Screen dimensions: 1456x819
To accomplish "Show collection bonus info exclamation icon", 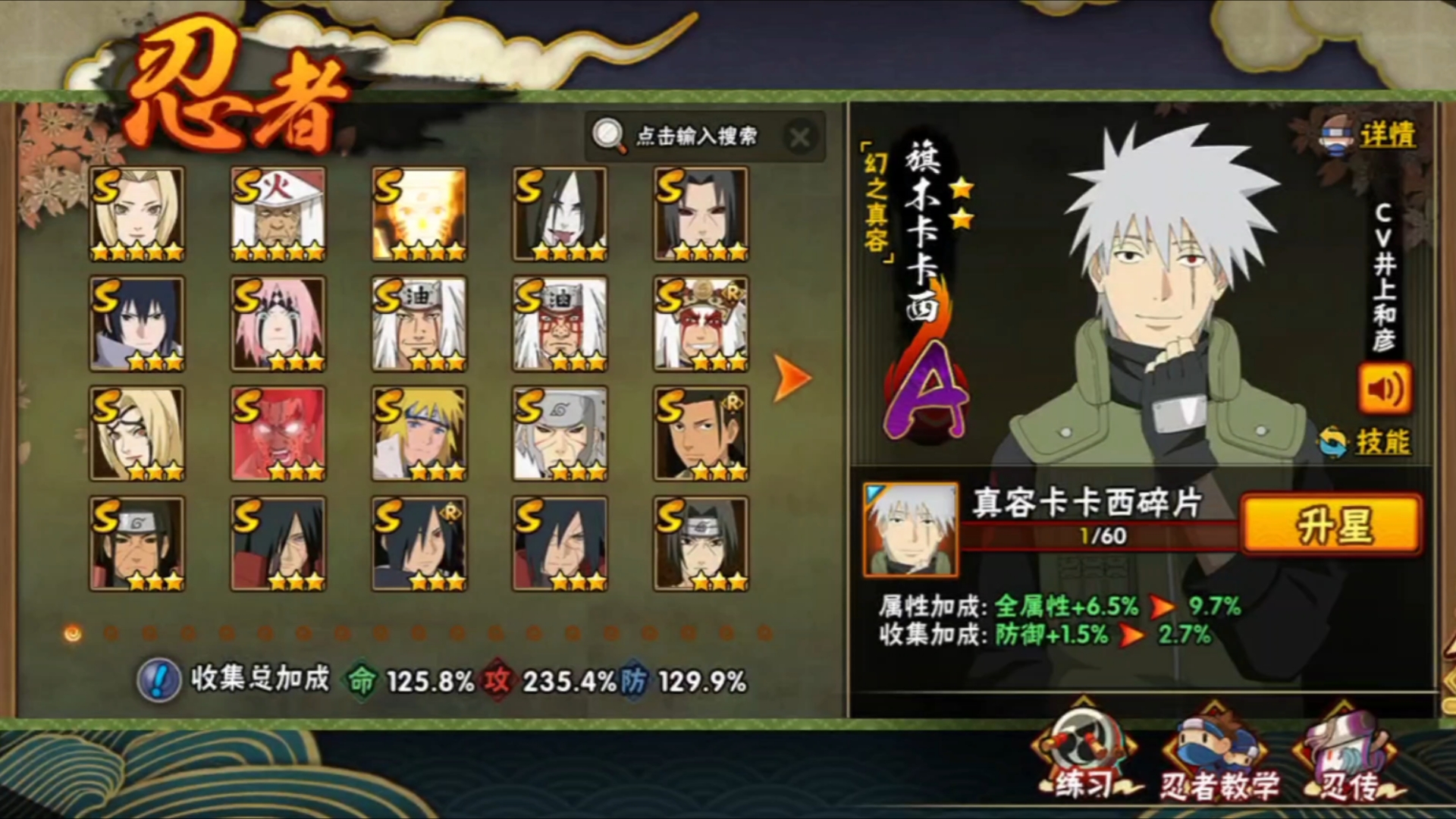I will [158, 679].
